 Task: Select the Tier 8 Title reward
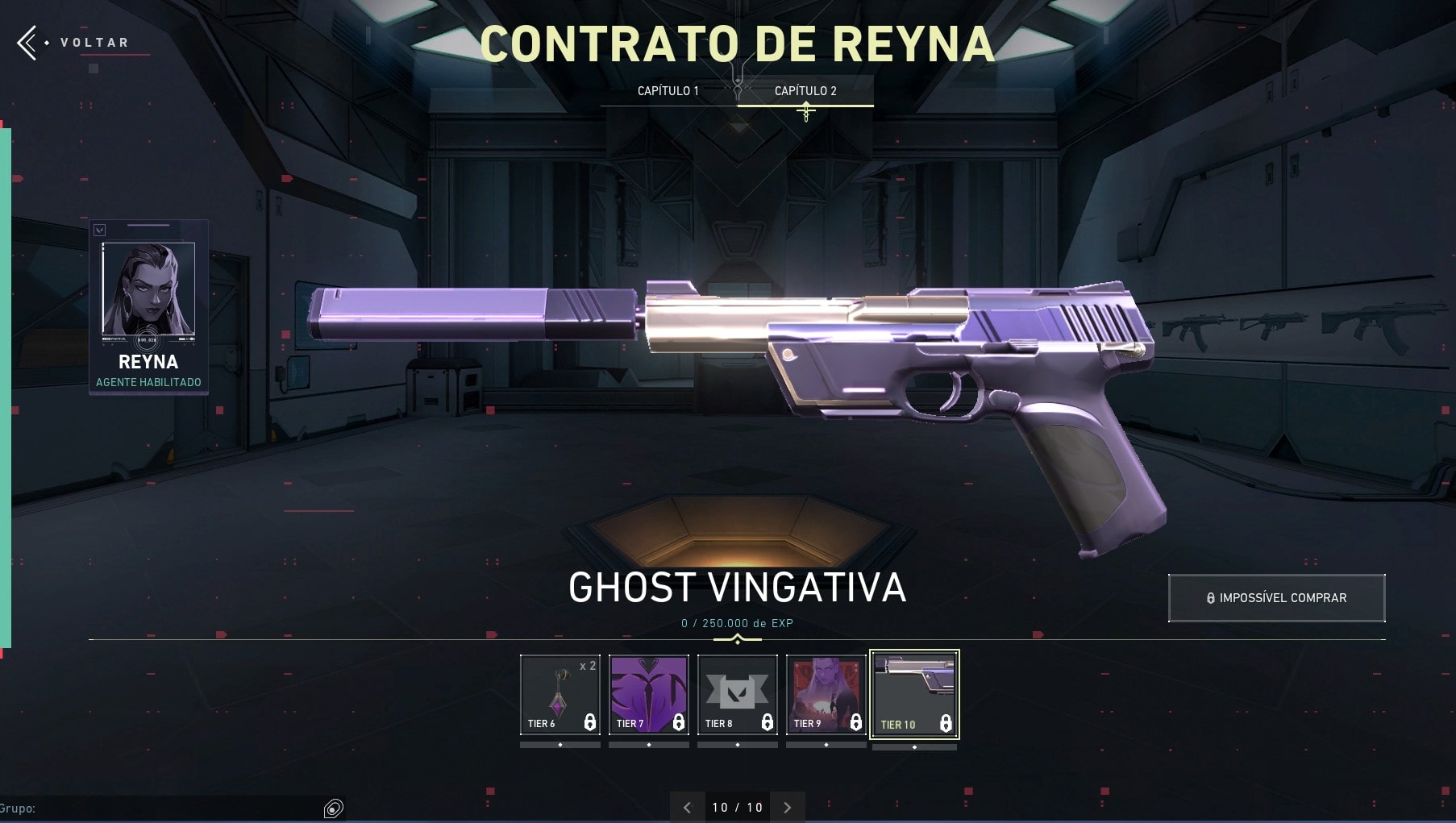pos(737,692)
